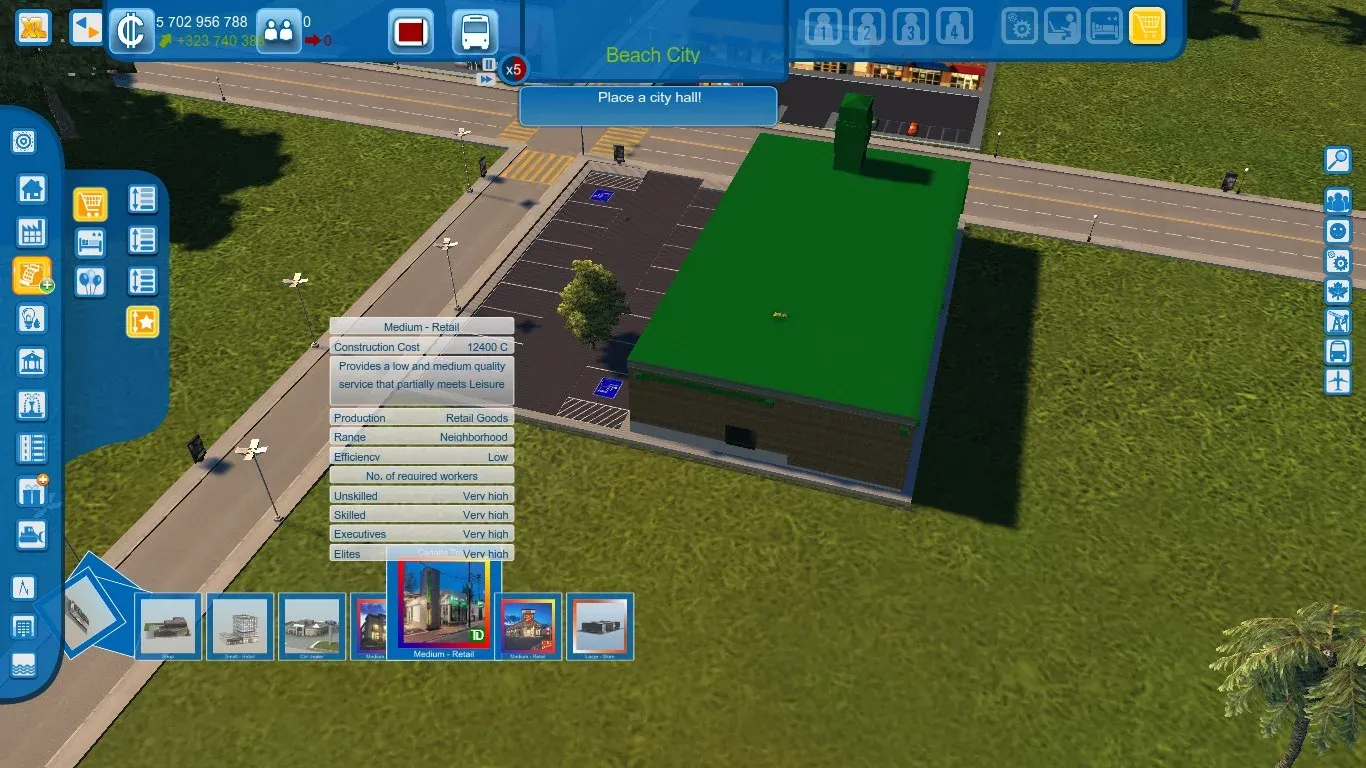Choose the Small - Retail building thumbnail
This screenshot has width=1366, height=768.
coord(240,626)
